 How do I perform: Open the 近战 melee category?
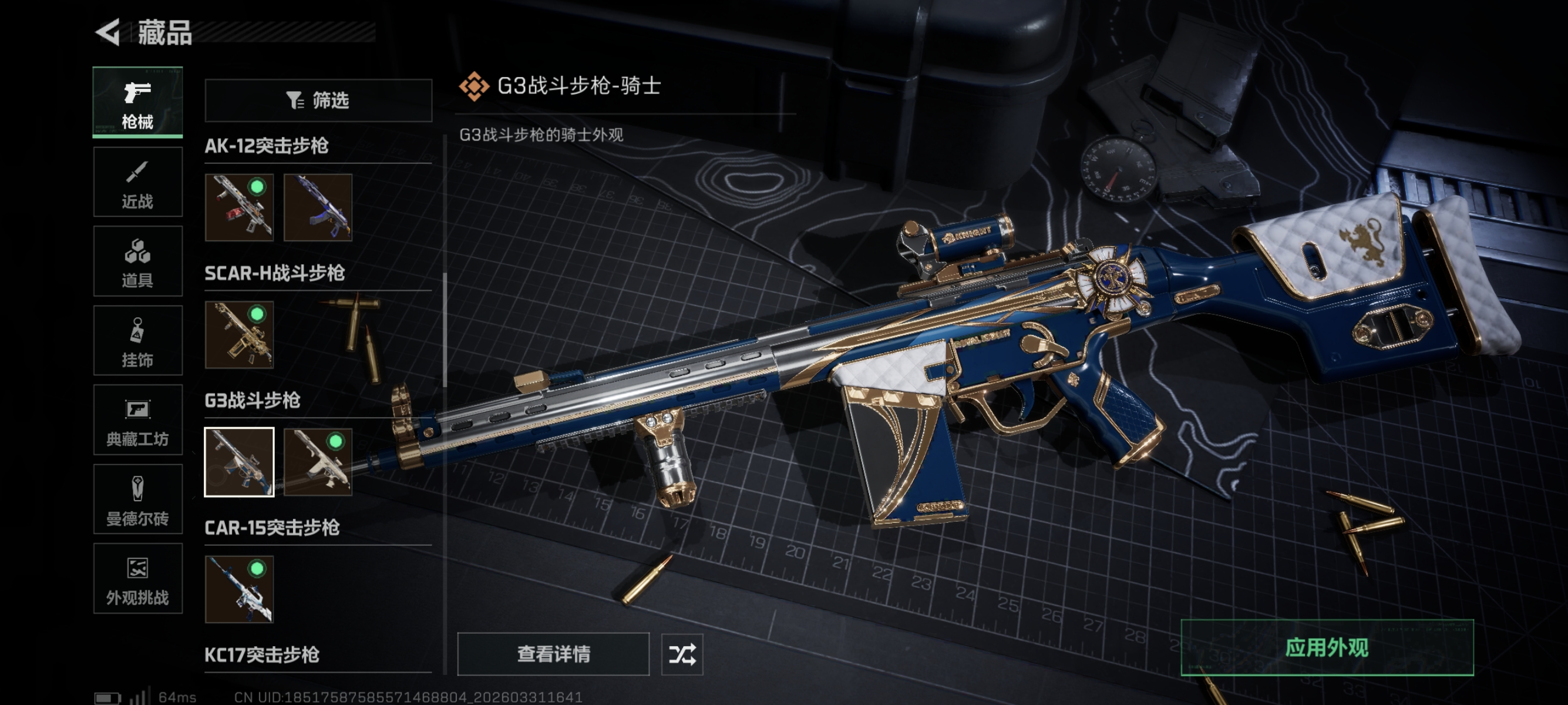[x=137, y=182]
